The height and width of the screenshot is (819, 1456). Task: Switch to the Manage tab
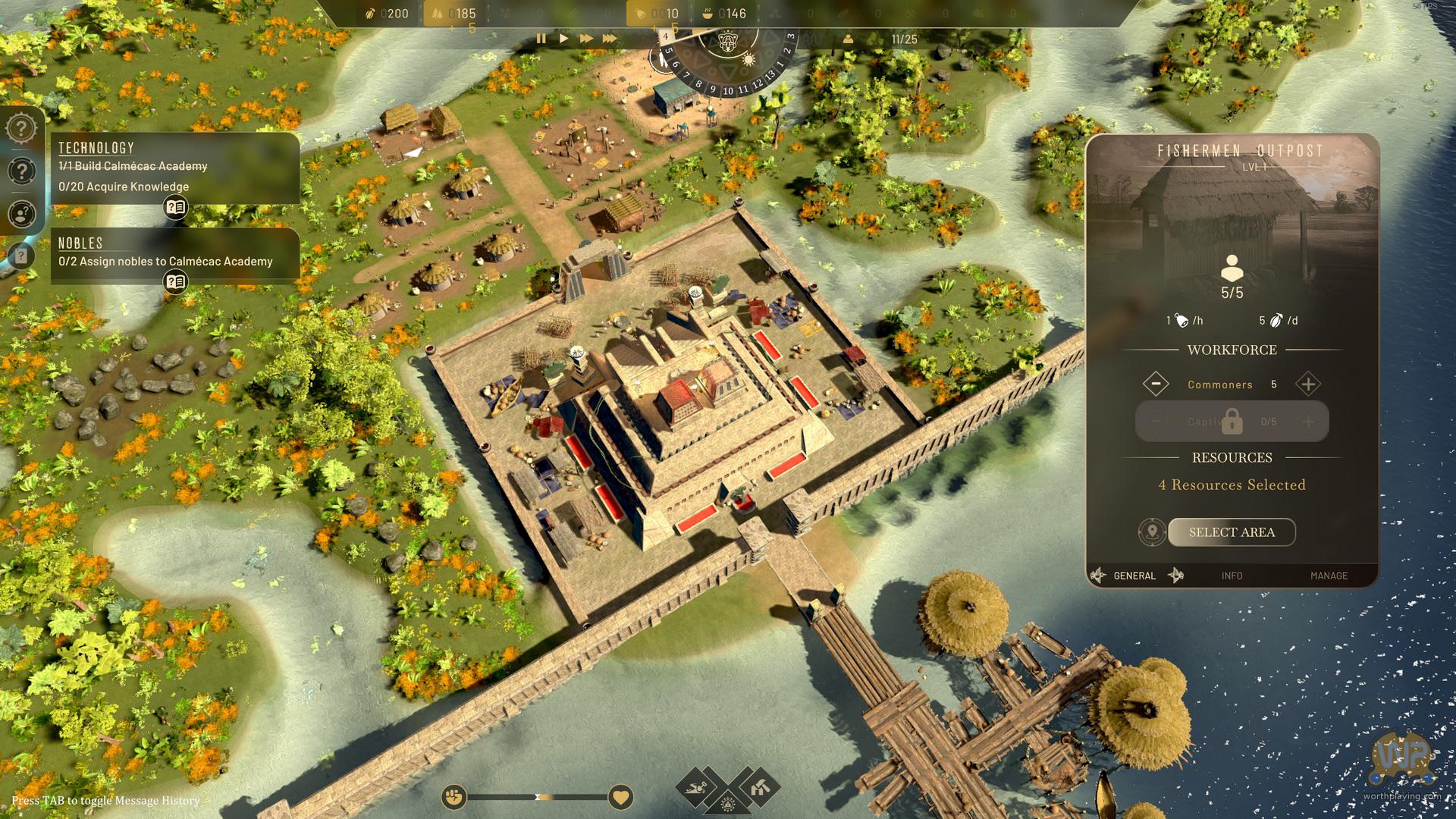tap(1329, 576)
